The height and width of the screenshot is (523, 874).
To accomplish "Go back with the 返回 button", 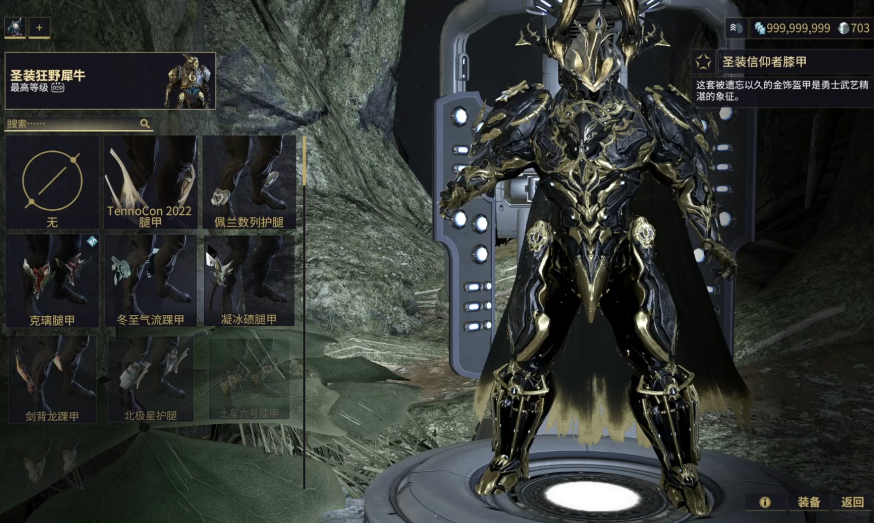I will (852, 502).
